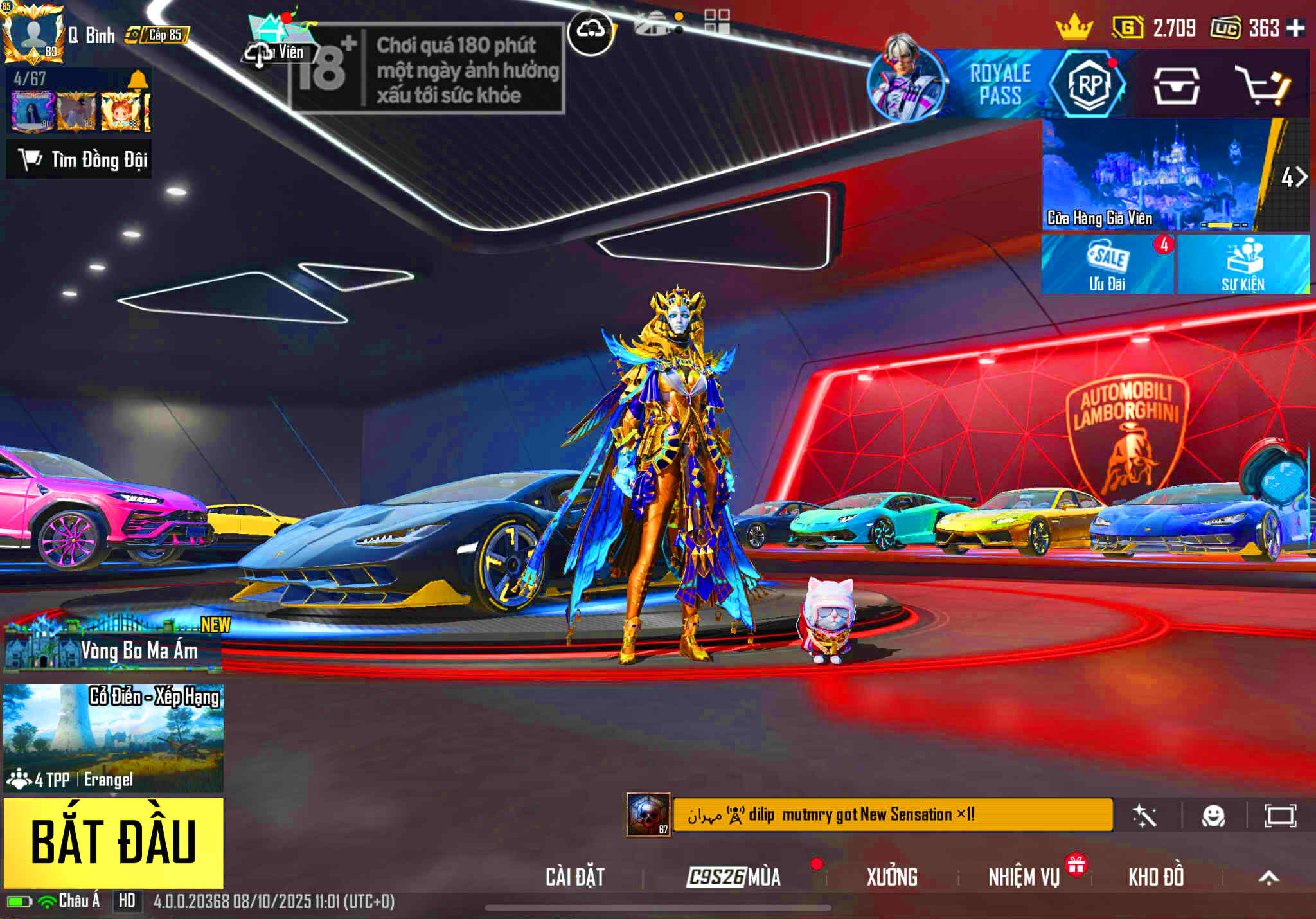Screen dimensions: 1316x919
Task: Click Tìm Đồng Đội to find teammates
Action: pos(80,159)
